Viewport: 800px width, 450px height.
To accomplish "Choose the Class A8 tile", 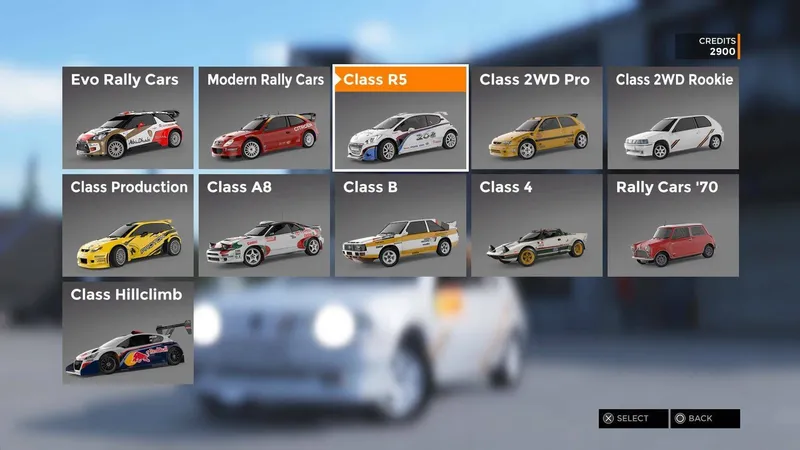I will click(x=264, y=225).
